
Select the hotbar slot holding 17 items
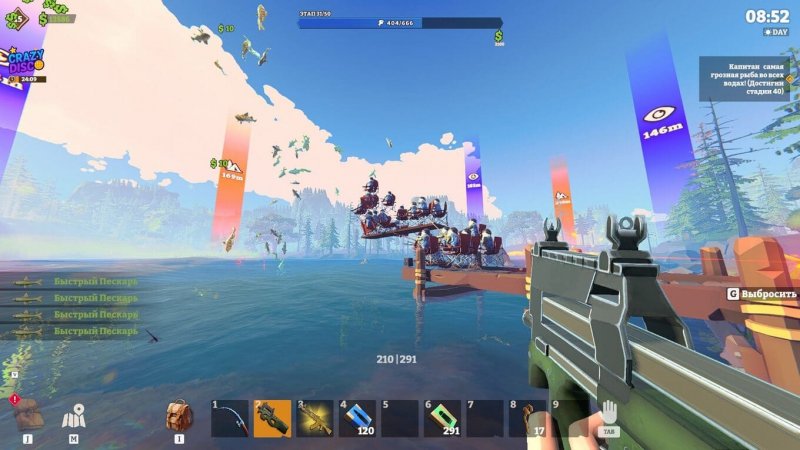pos(527,419)
